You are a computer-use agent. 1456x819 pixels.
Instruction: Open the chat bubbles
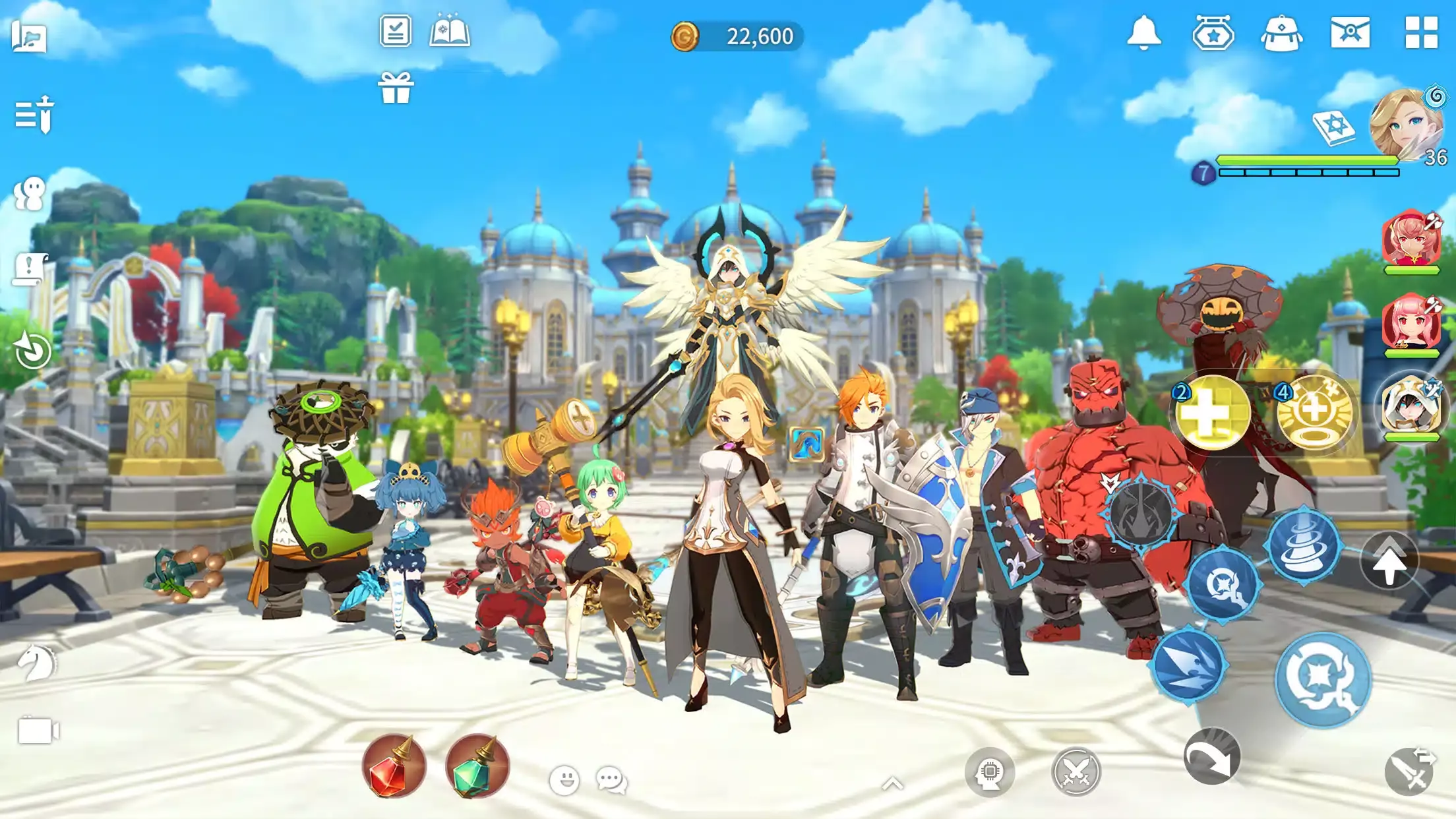[x=611, y=781]
